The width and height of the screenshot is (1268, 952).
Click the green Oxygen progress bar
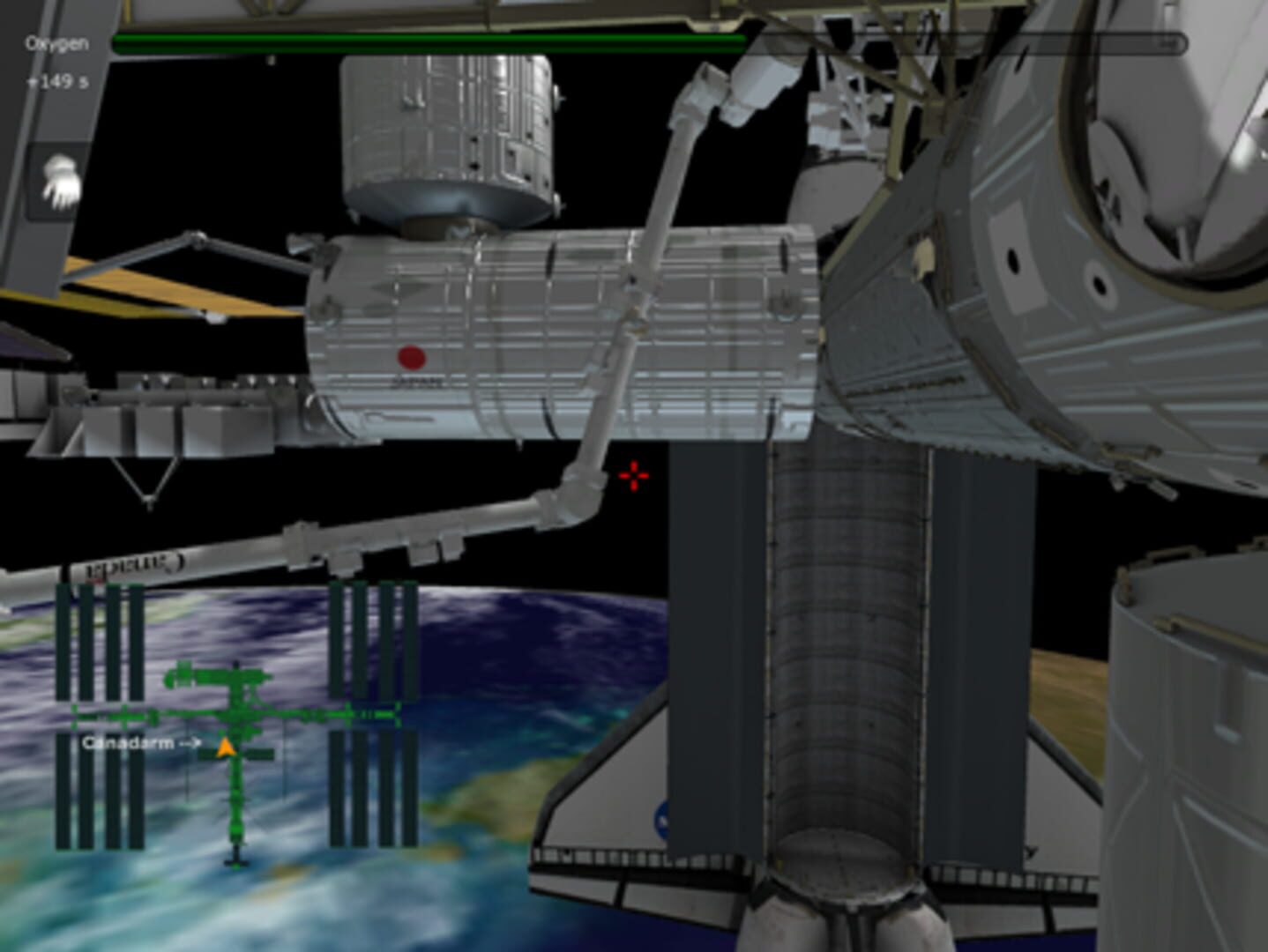[x=423, y=40]
